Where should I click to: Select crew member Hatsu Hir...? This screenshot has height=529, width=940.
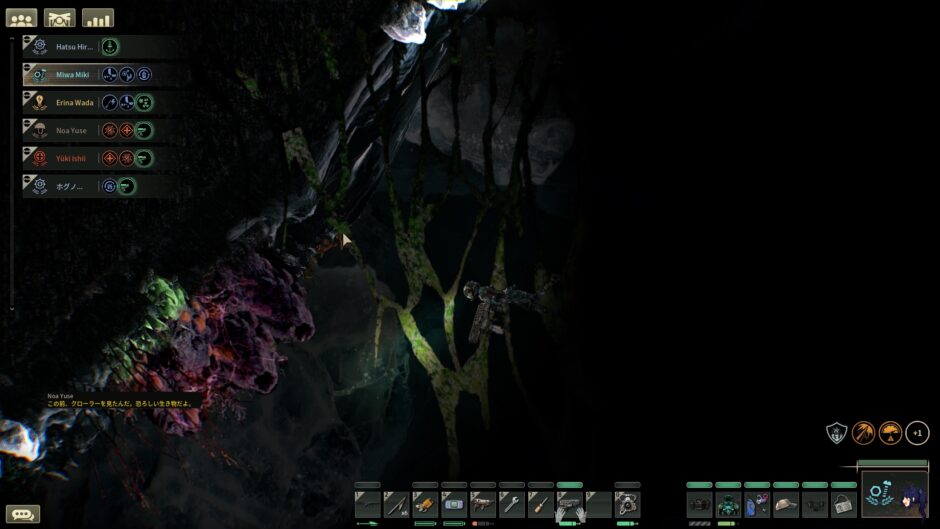click(x=74, y=46)
